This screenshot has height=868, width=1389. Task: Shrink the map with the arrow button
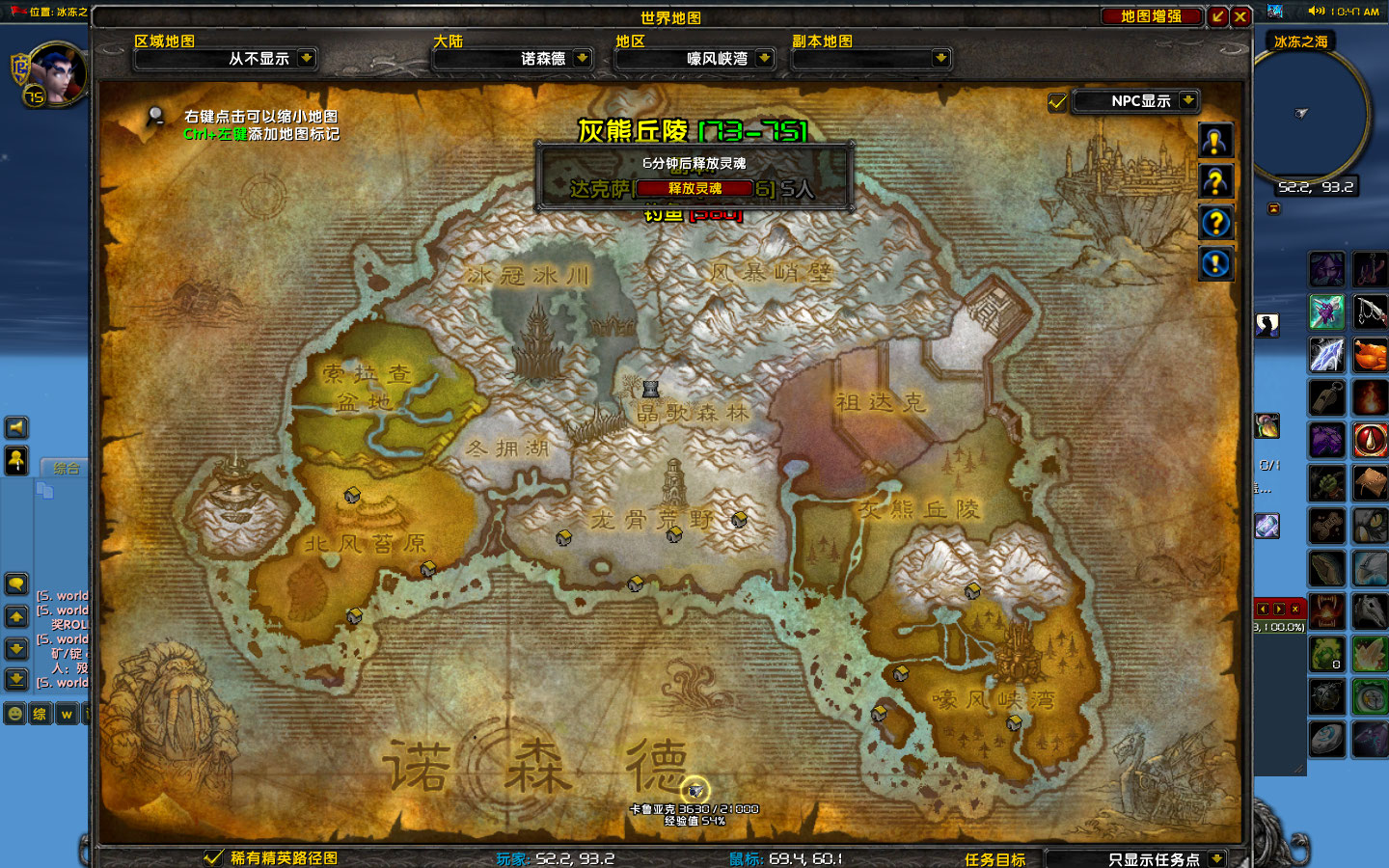tap(1218, 16)
